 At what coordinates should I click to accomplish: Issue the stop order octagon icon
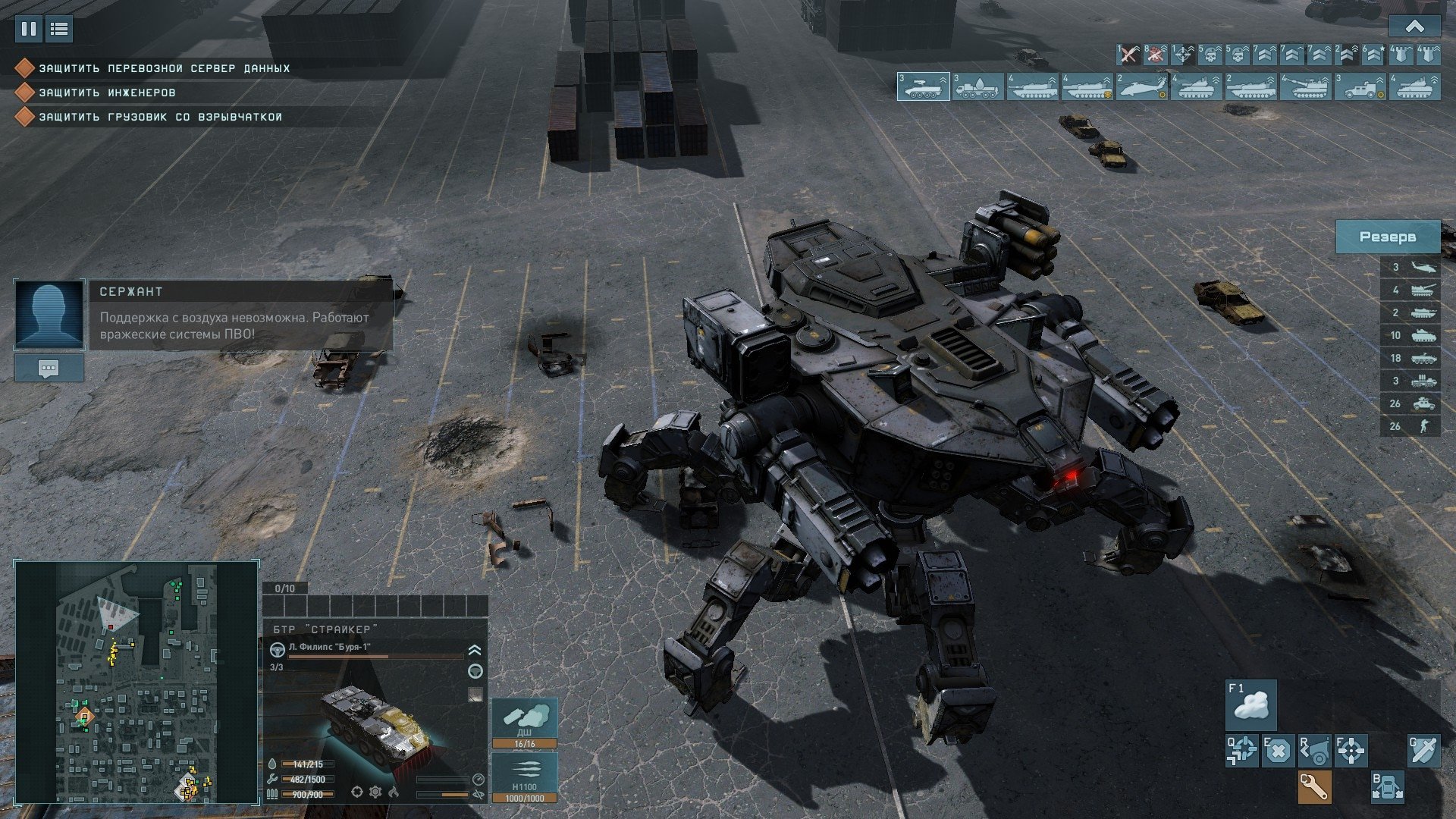(1278, 751)
